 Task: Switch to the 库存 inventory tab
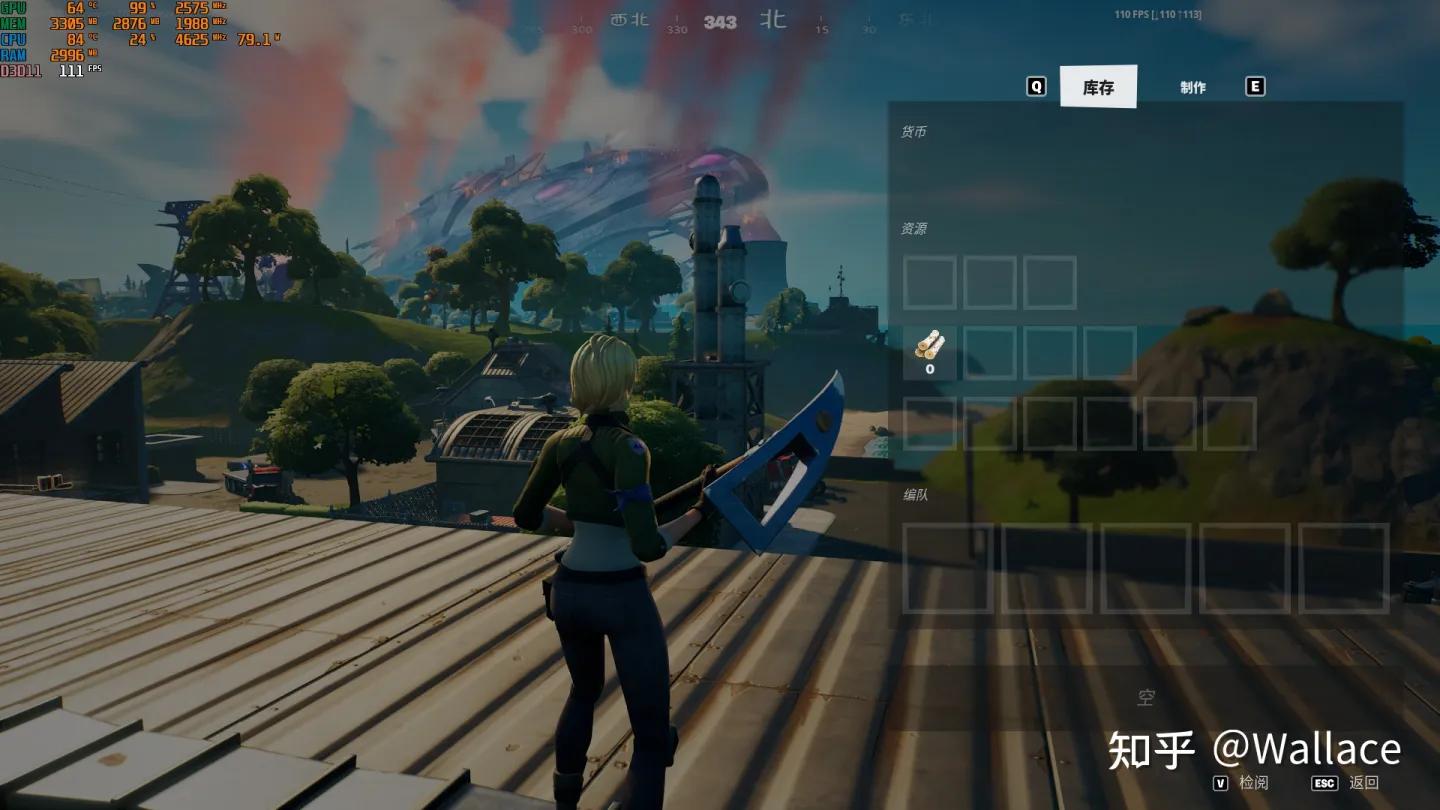pos(1098,87)
